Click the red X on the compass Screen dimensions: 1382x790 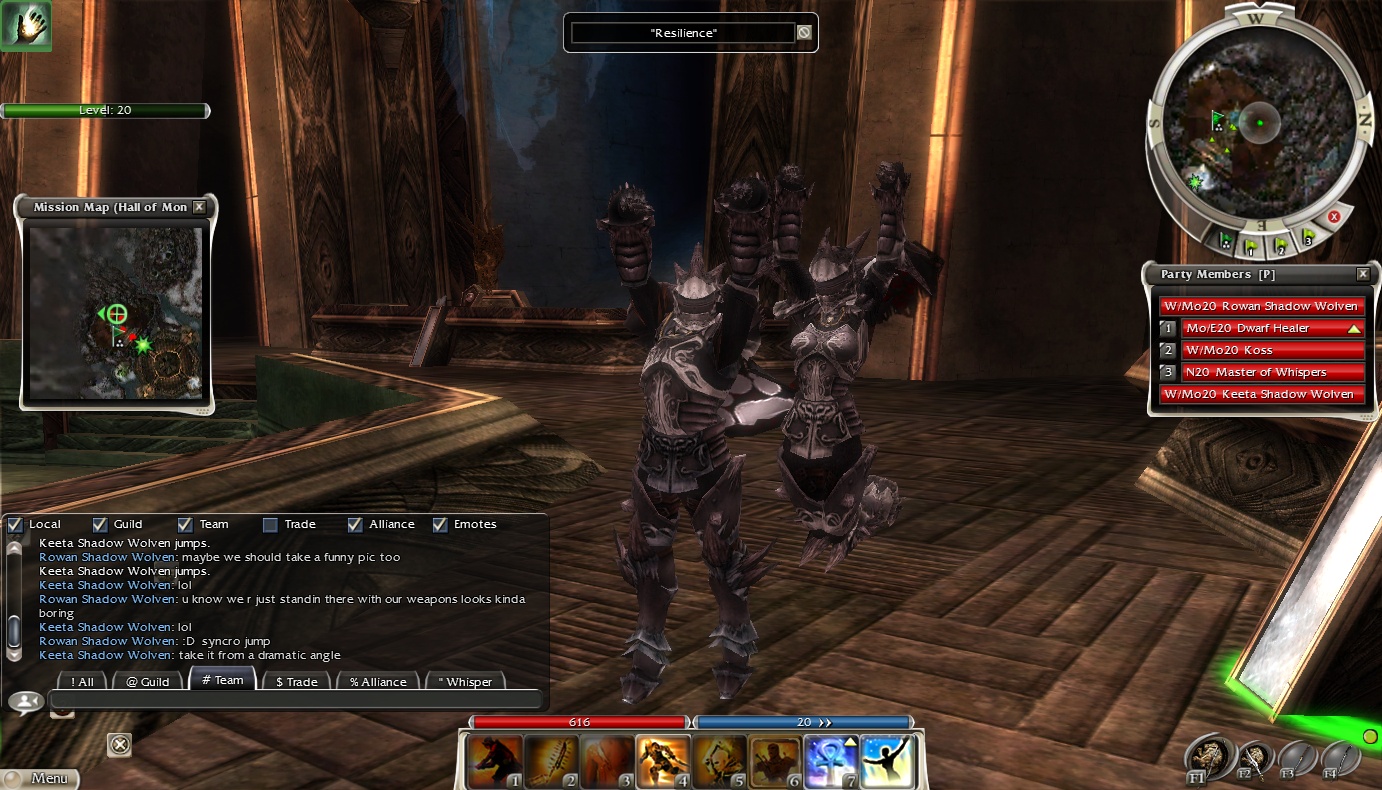1333,216
